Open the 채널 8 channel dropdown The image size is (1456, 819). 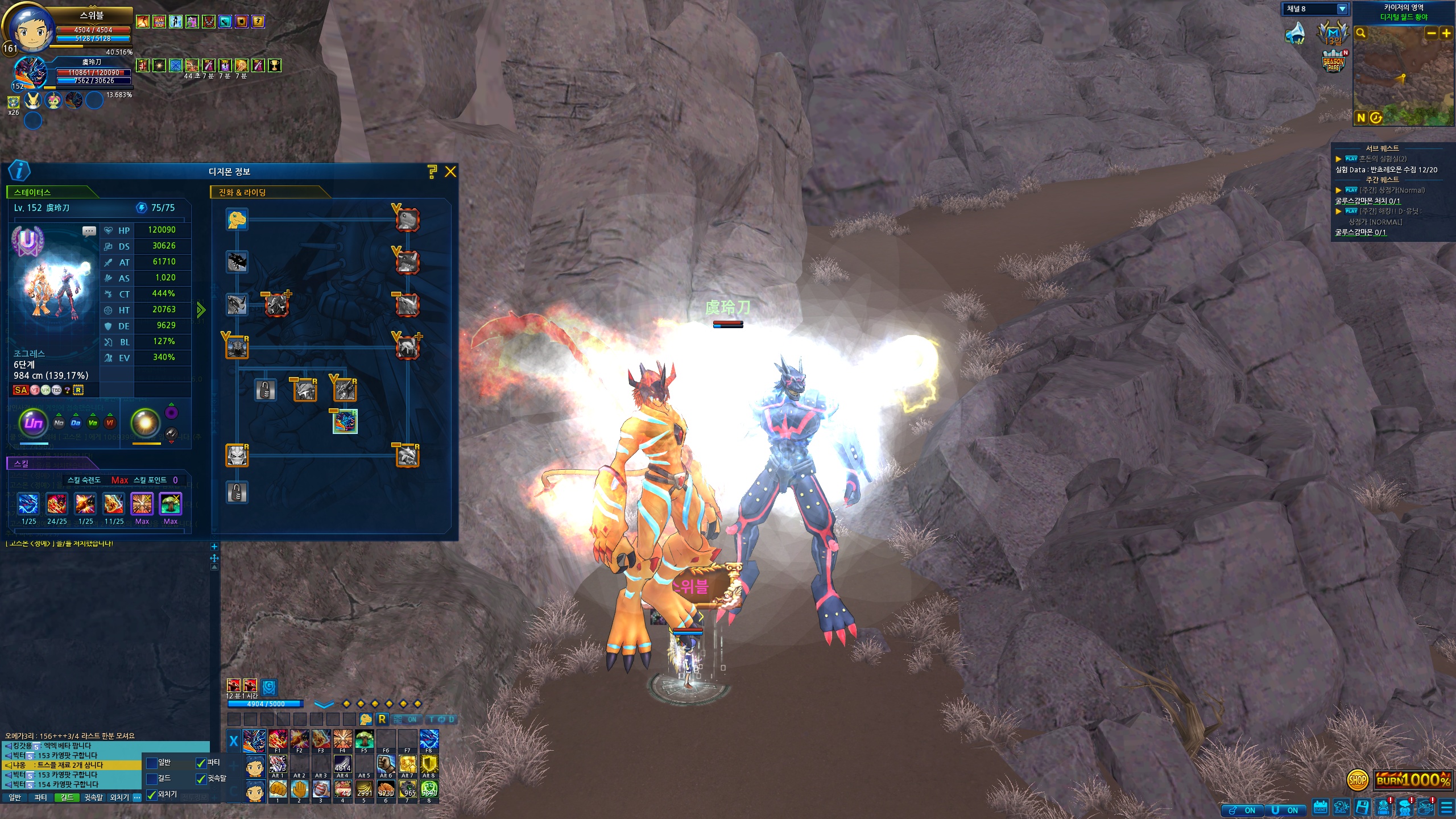pos(1342,9)
